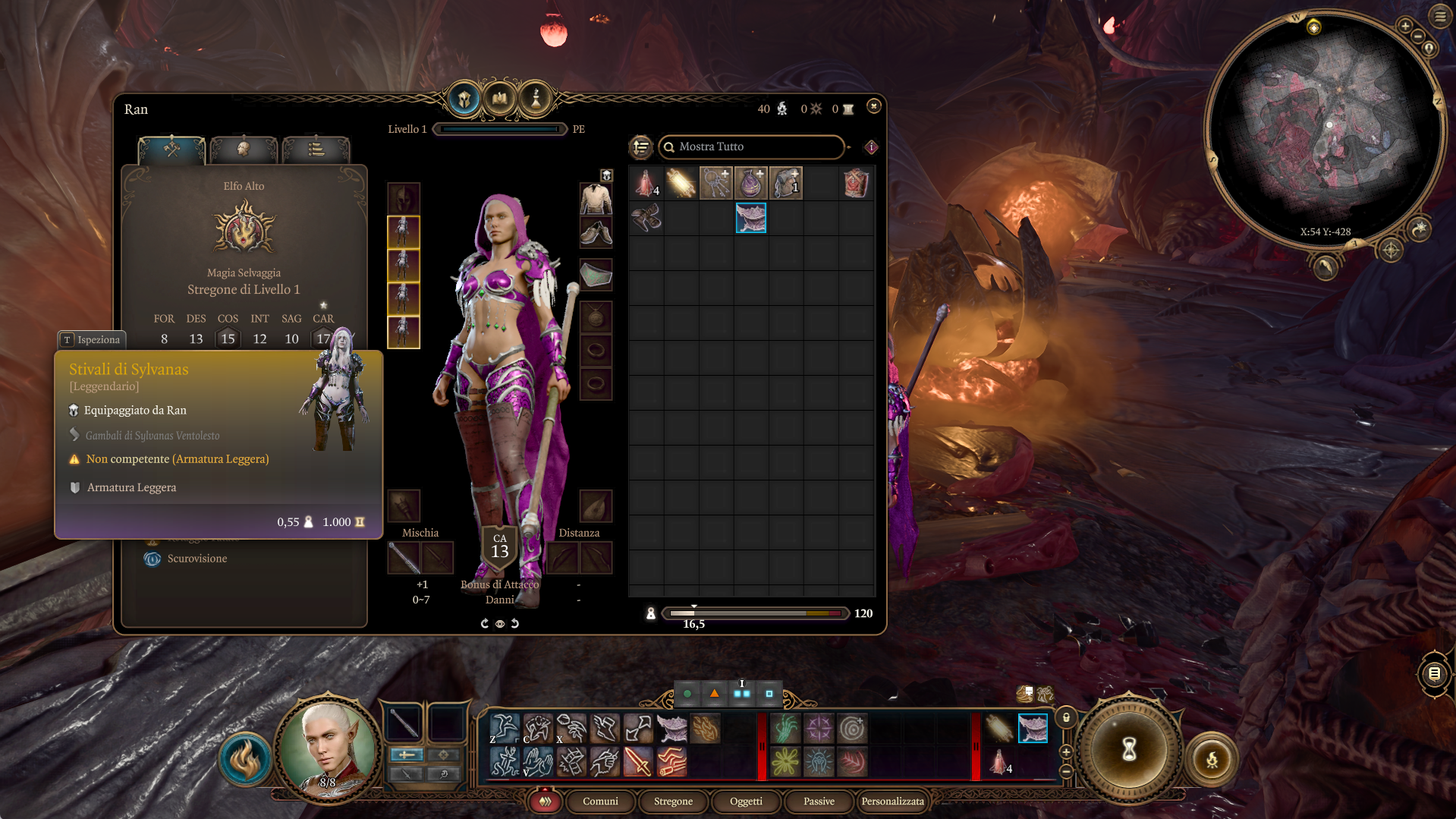Close the Ran character sheet window
1456x819 pixels.
tap(874, 106)
